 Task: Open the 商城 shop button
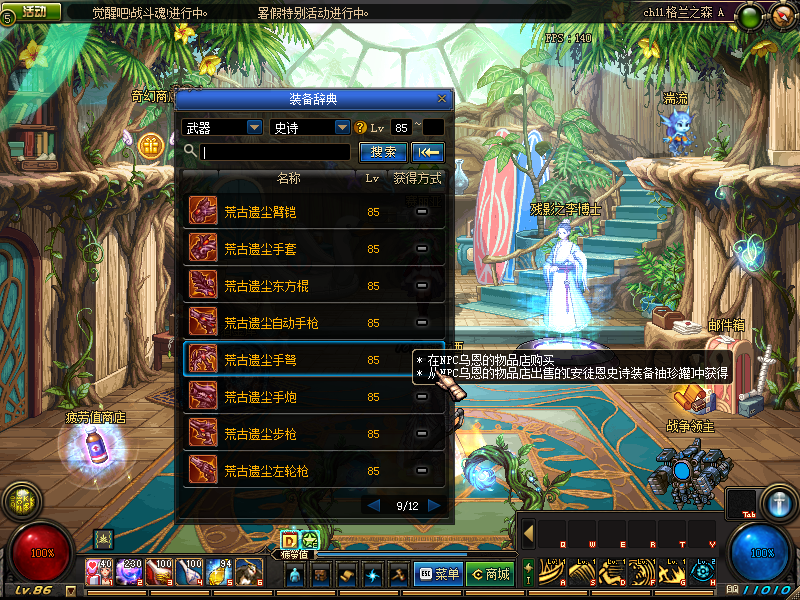pos(491,574)
